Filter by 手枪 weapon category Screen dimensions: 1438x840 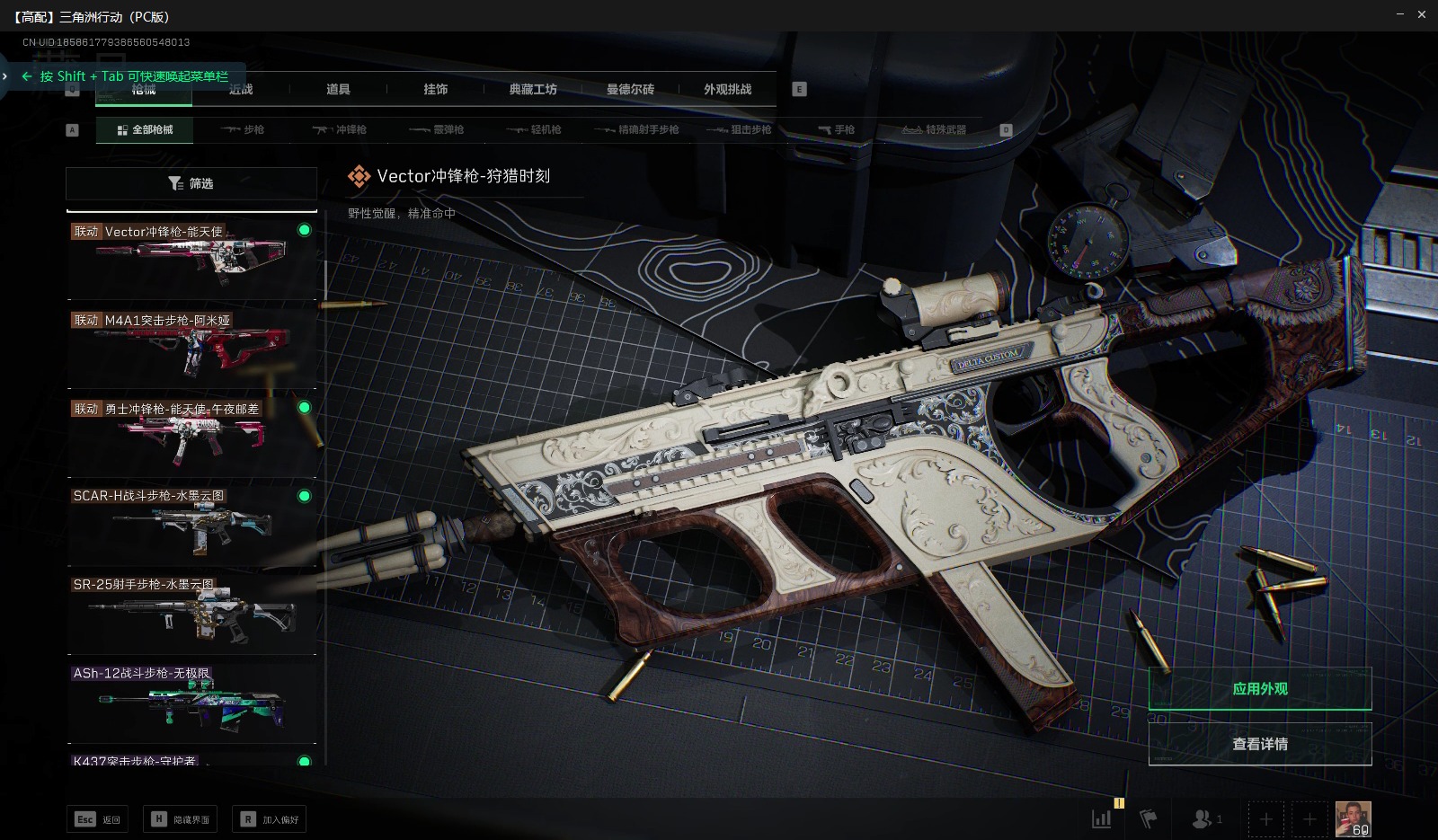click(x=836, y=129)
